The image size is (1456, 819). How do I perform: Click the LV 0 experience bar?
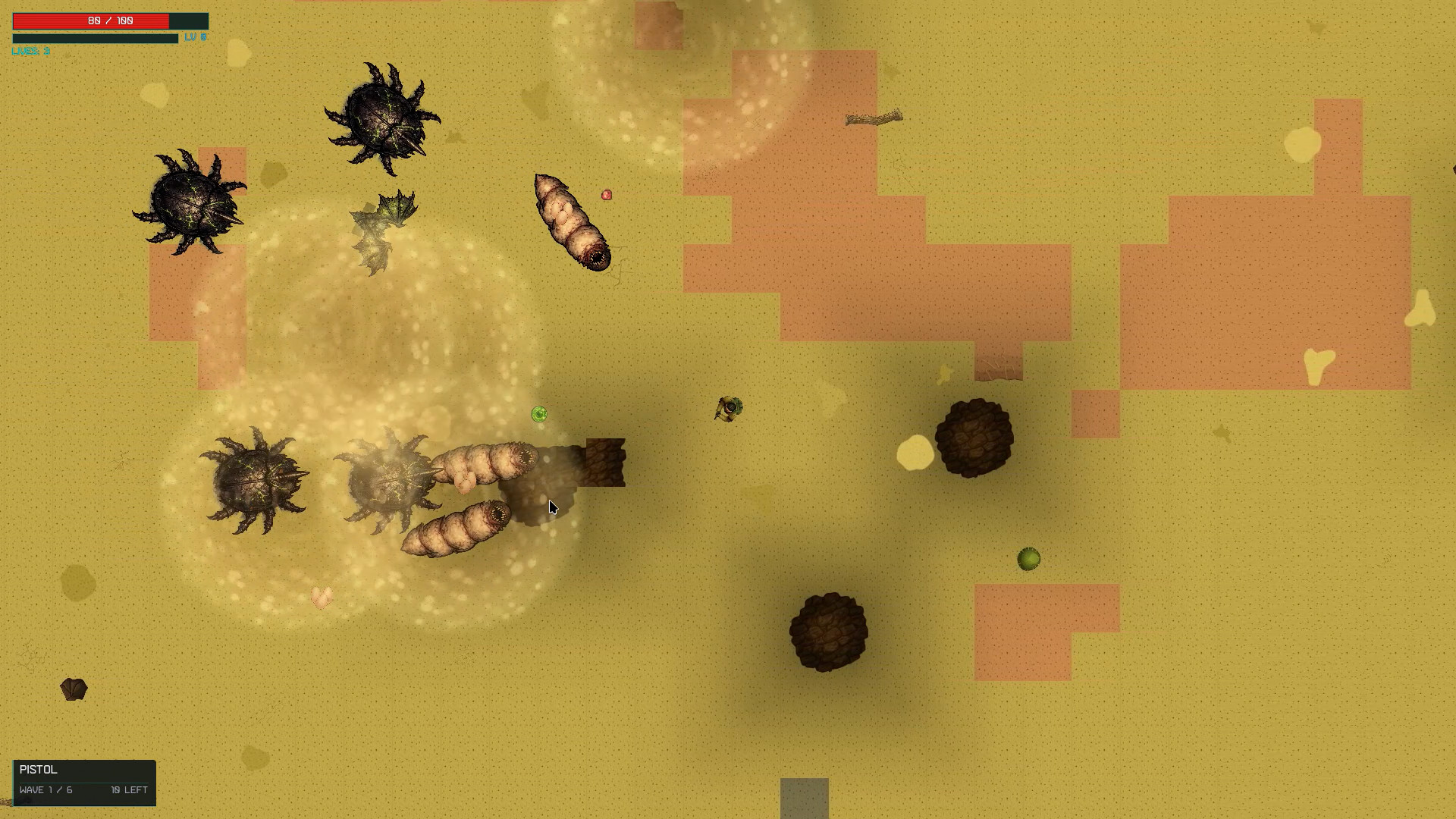pyautogui.click(x=95, y=37)
